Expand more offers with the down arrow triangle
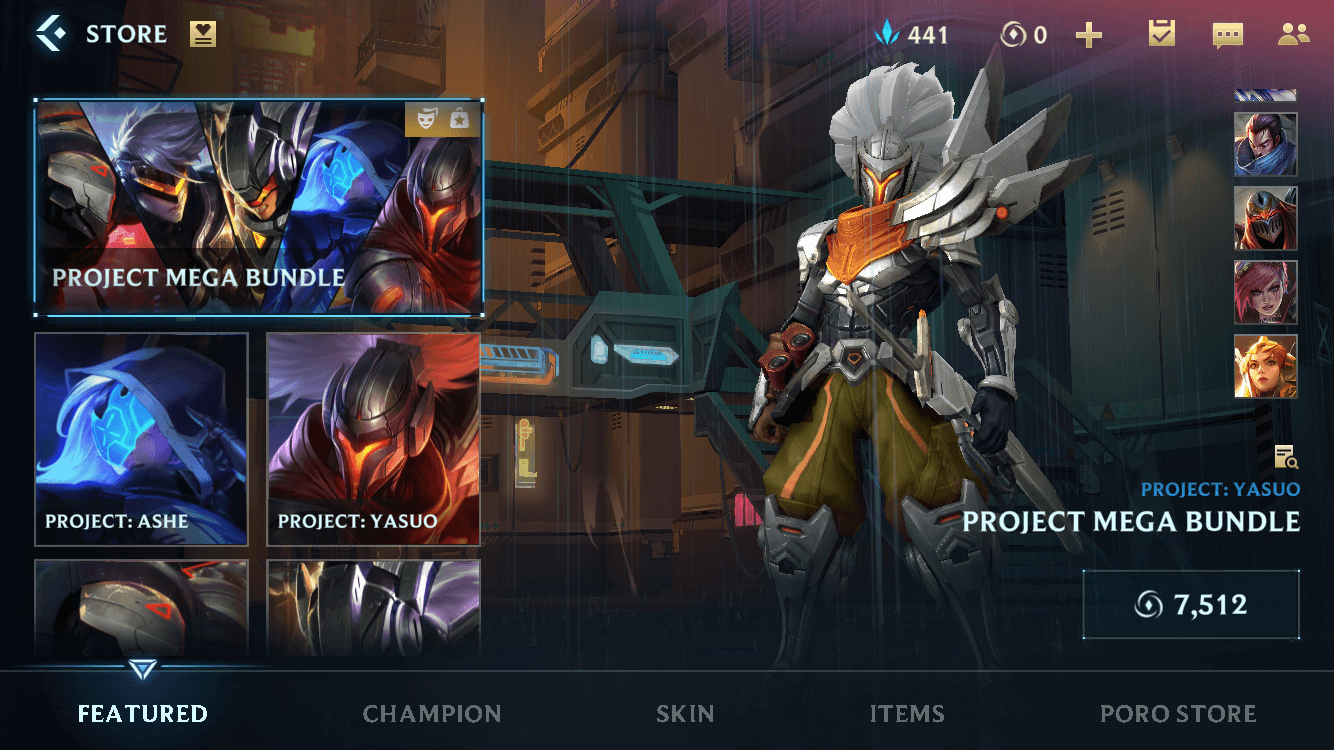 (141, 666)
